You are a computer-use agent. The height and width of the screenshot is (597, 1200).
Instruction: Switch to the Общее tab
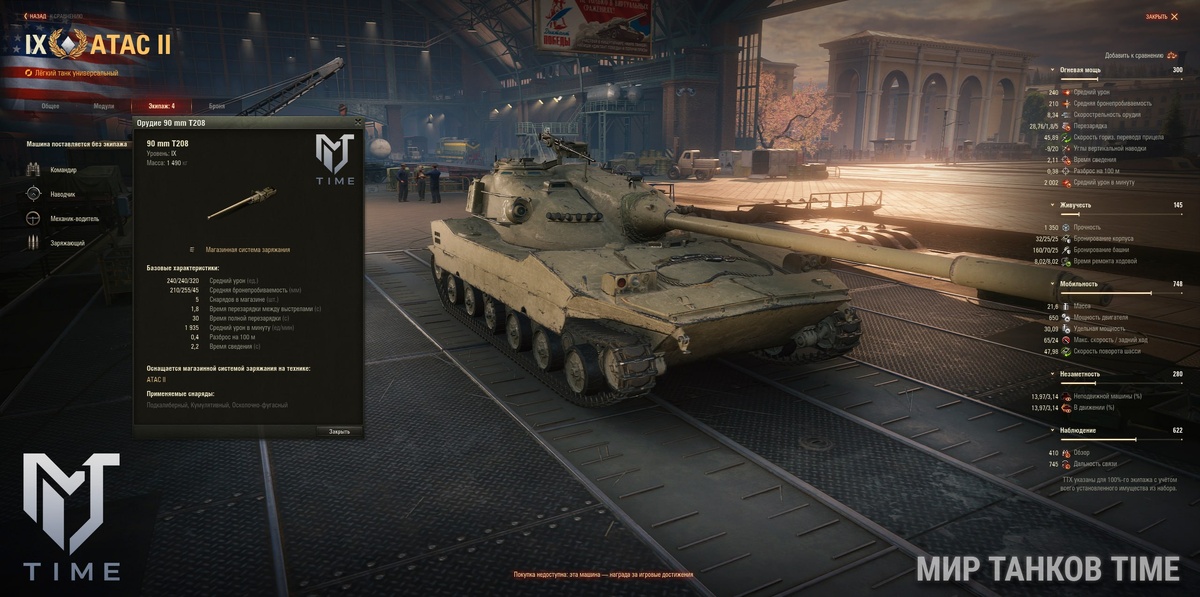click(50, 105)
